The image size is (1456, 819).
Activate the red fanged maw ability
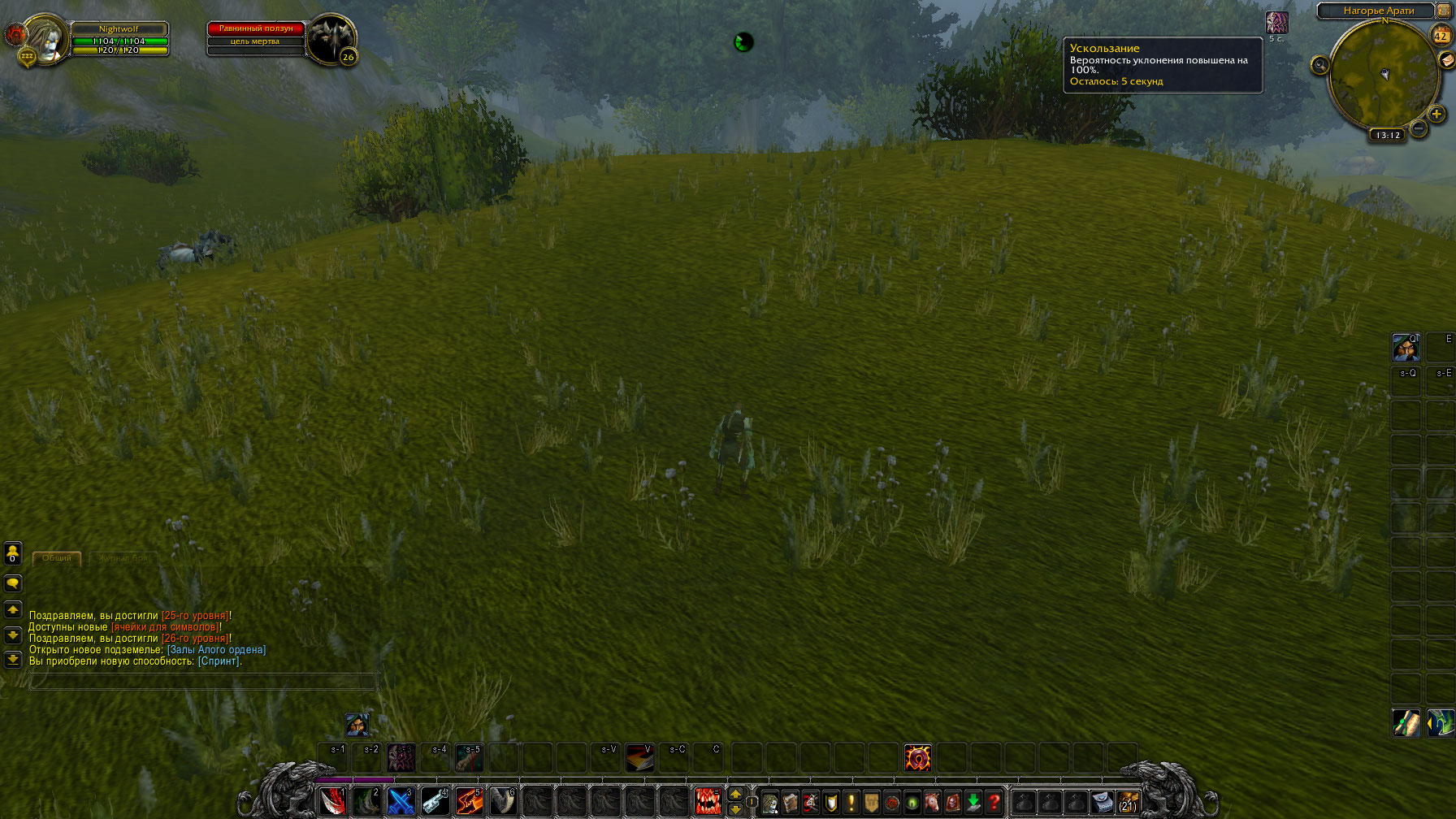click(708, 802)
